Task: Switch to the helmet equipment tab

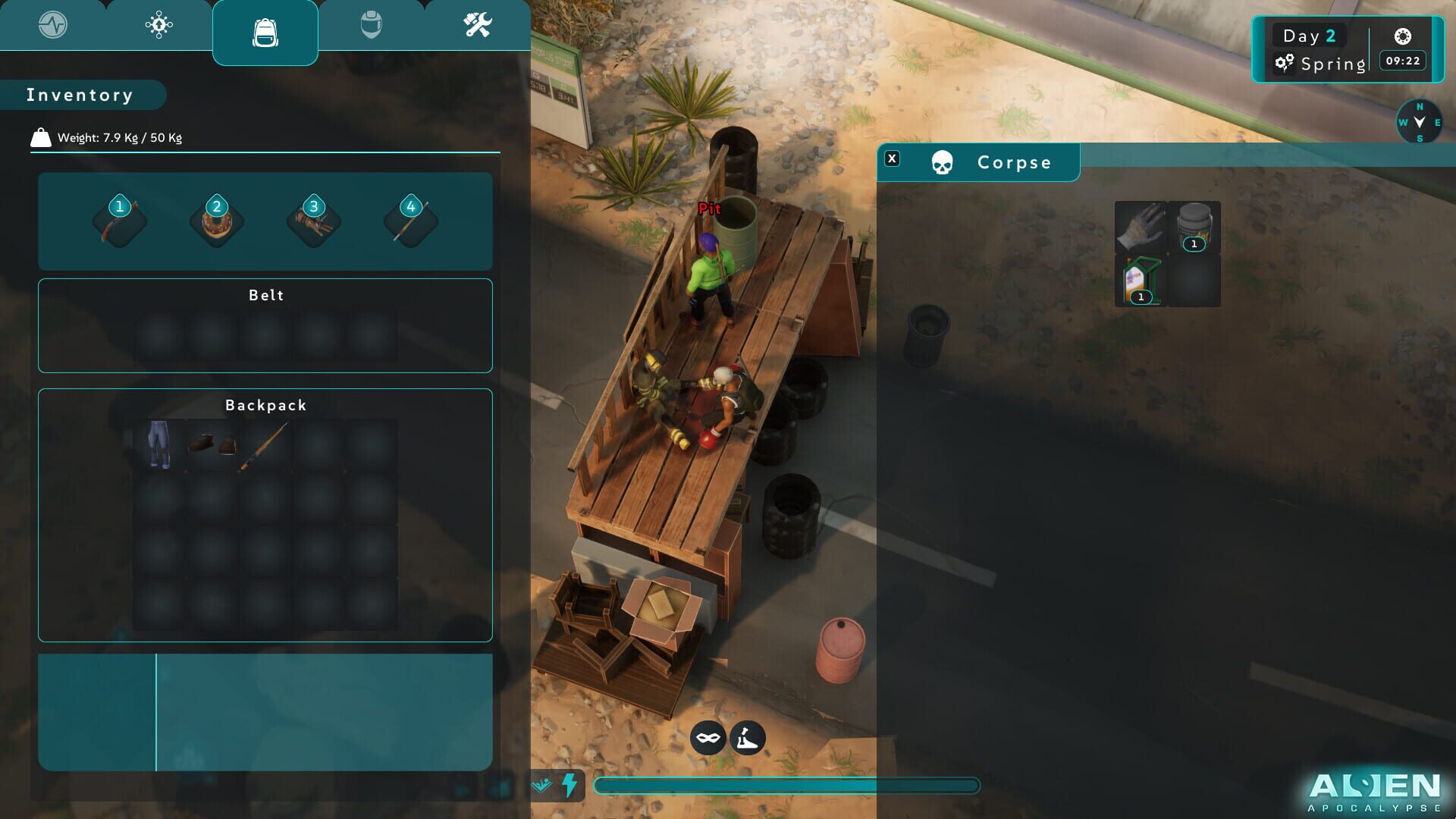Action: click(372, 25)
